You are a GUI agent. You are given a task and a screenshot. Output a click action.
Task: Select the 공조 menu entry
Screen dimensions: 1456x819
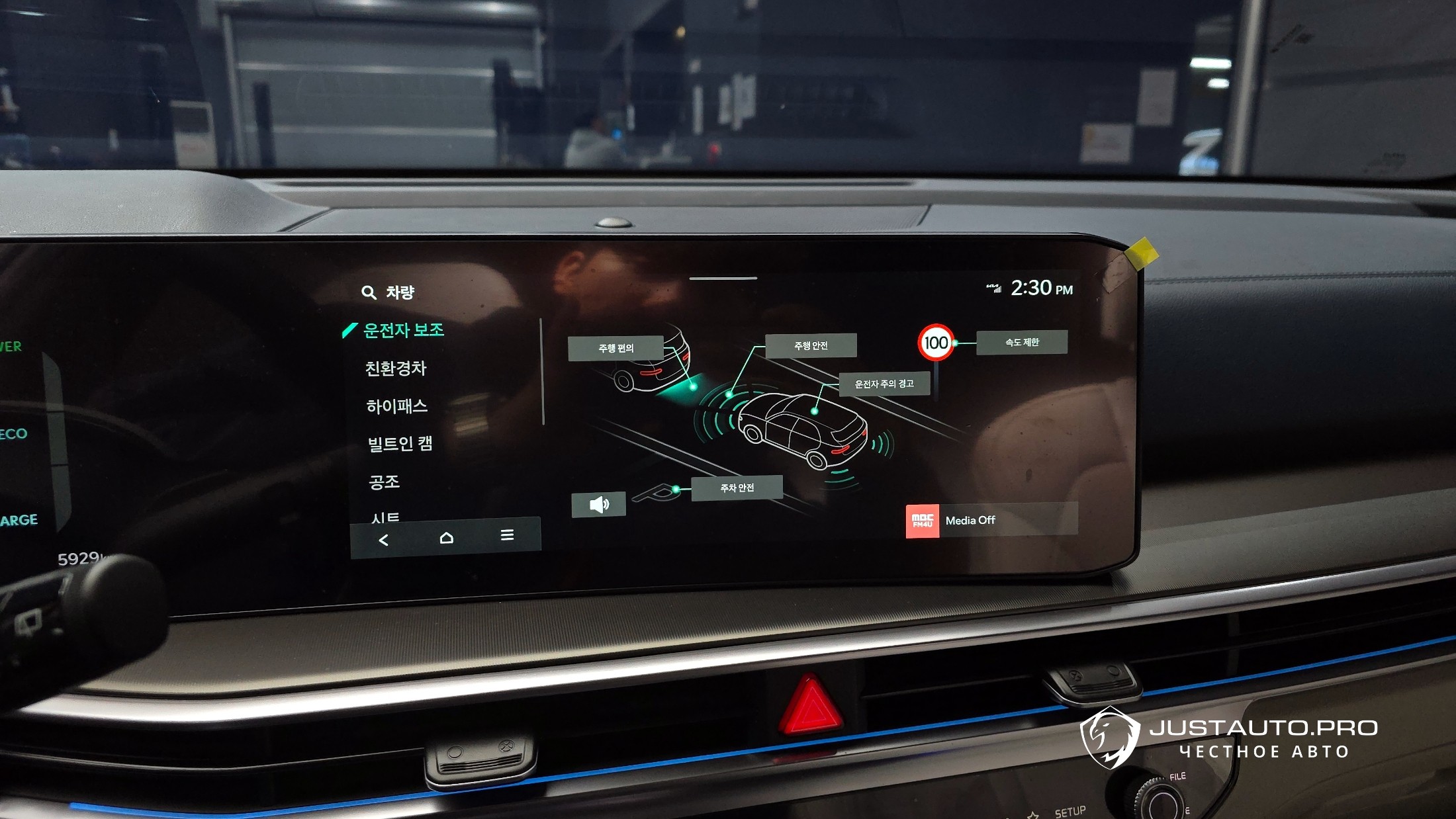pos(384,482)
